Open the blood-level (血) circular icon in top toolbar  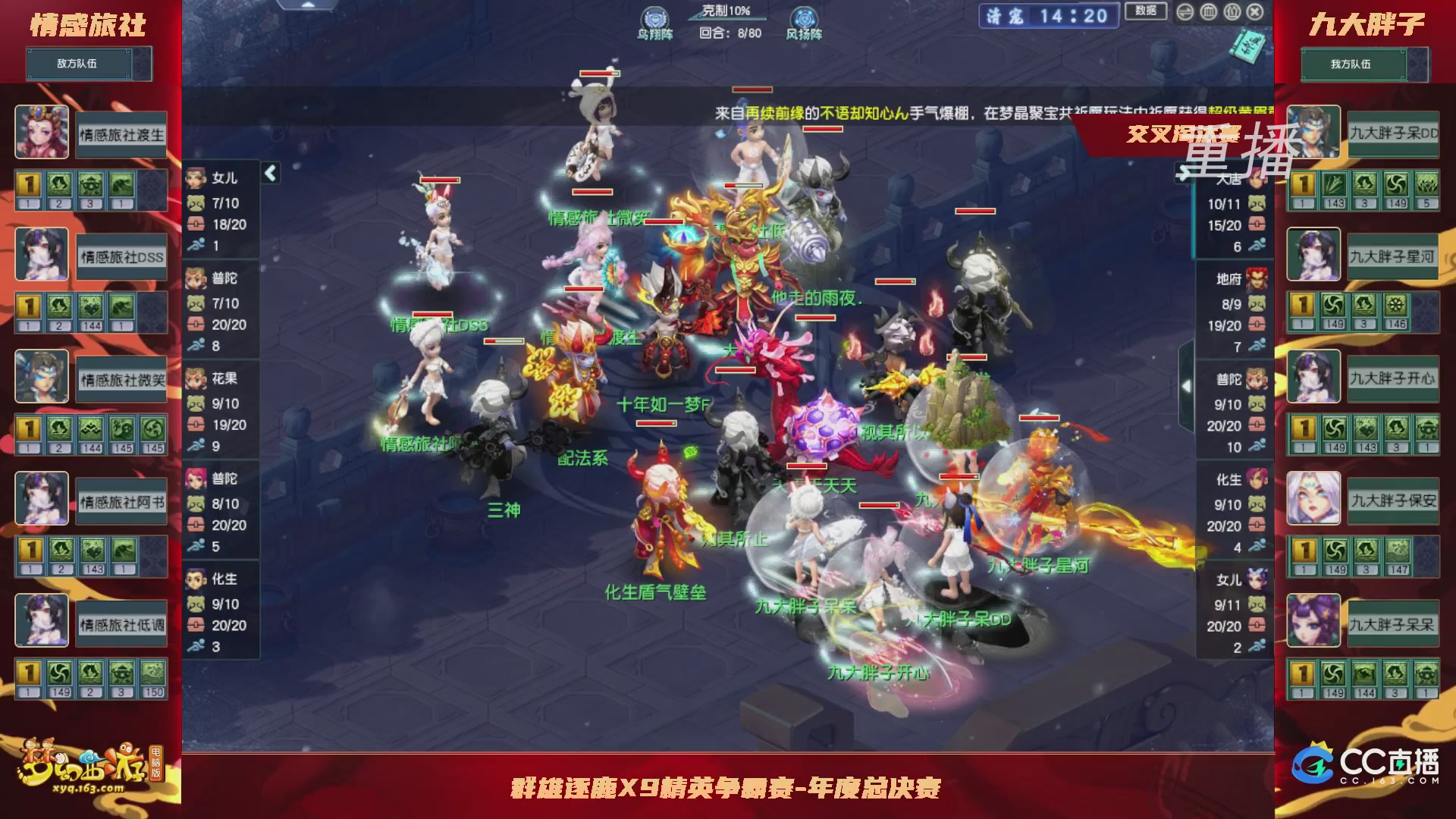1209,11
